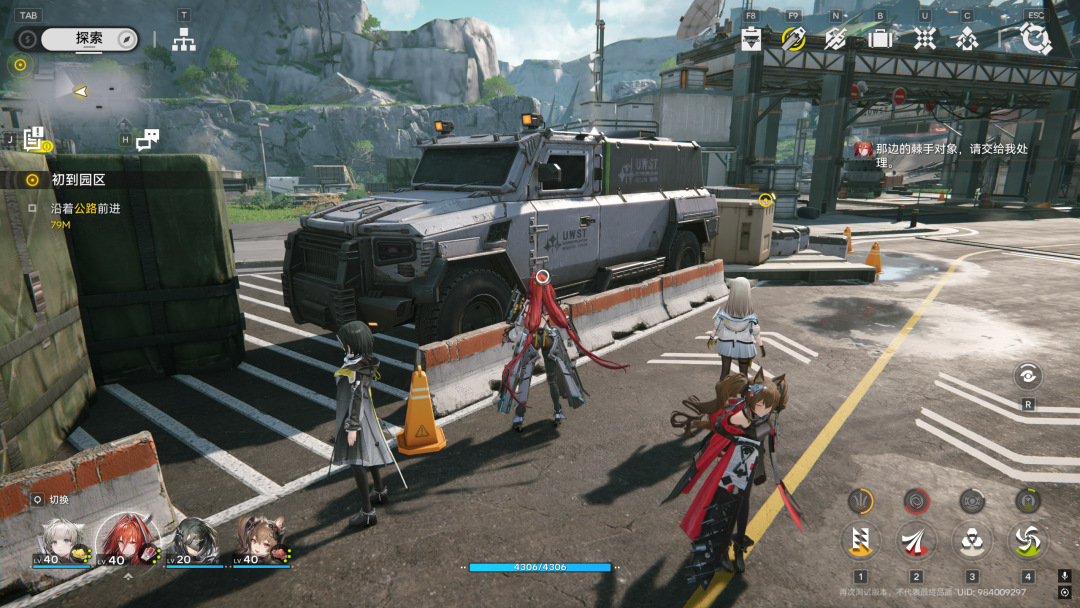Select the 初到园区 quest tracker
This screenshot has width=1080, height=608.
tap(78, 180)
